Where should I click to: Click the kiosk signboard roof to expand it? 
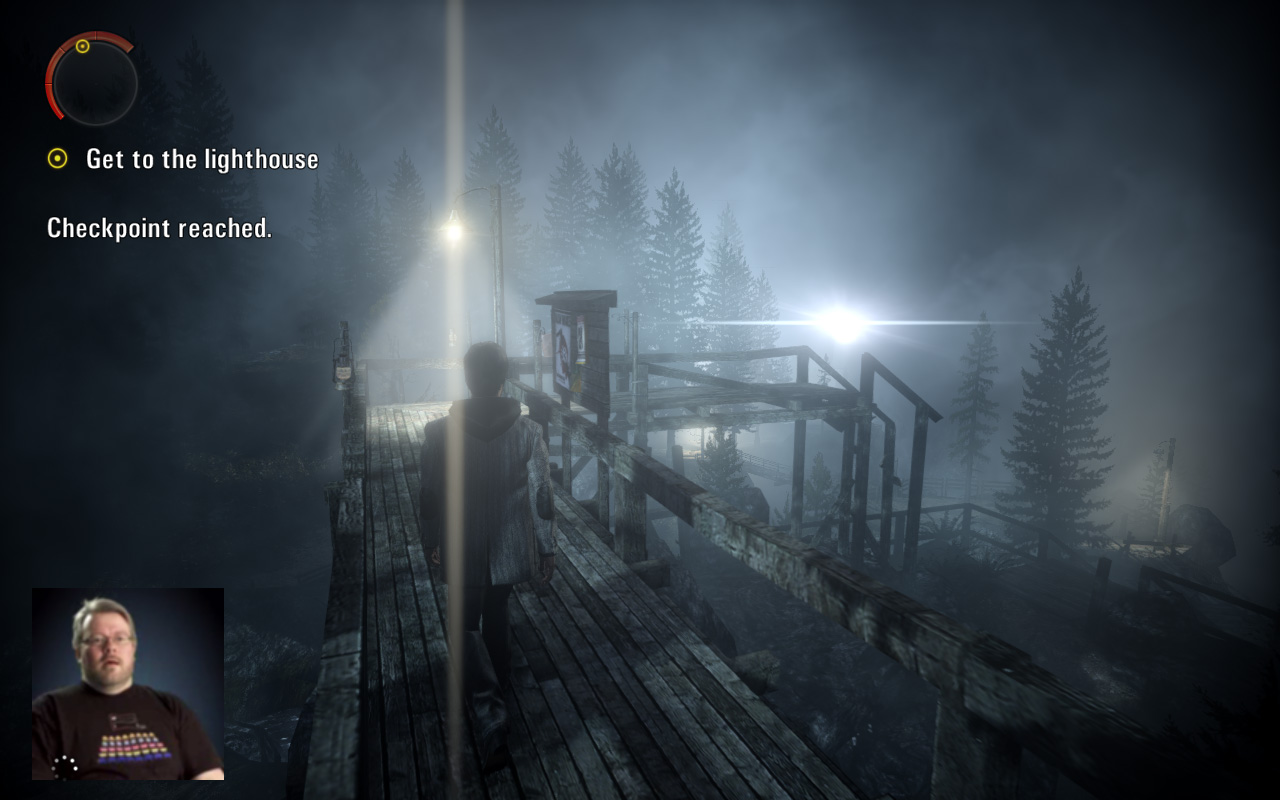571,300
